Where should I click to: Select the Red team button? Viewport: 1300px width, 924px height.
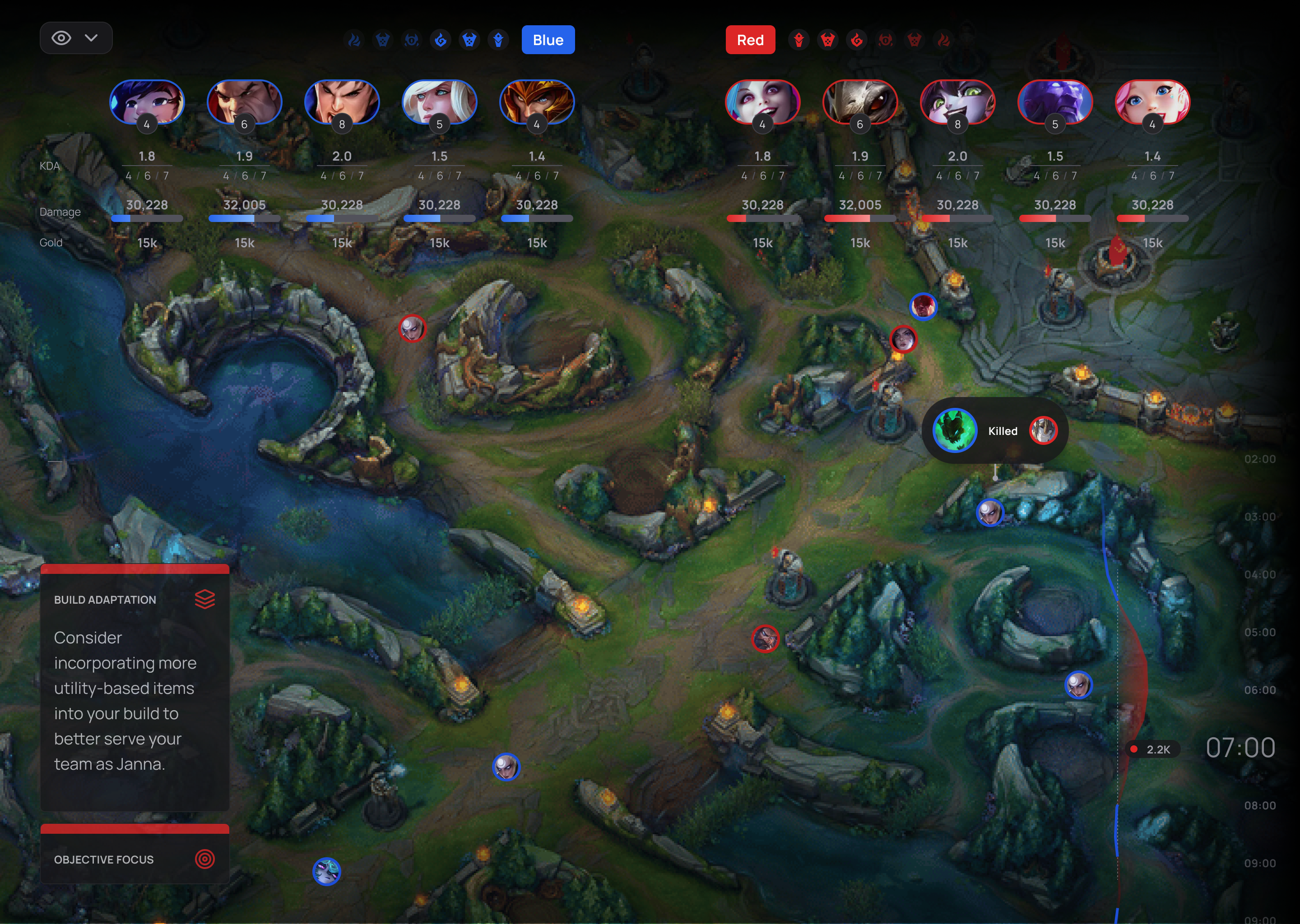point(750,40)
